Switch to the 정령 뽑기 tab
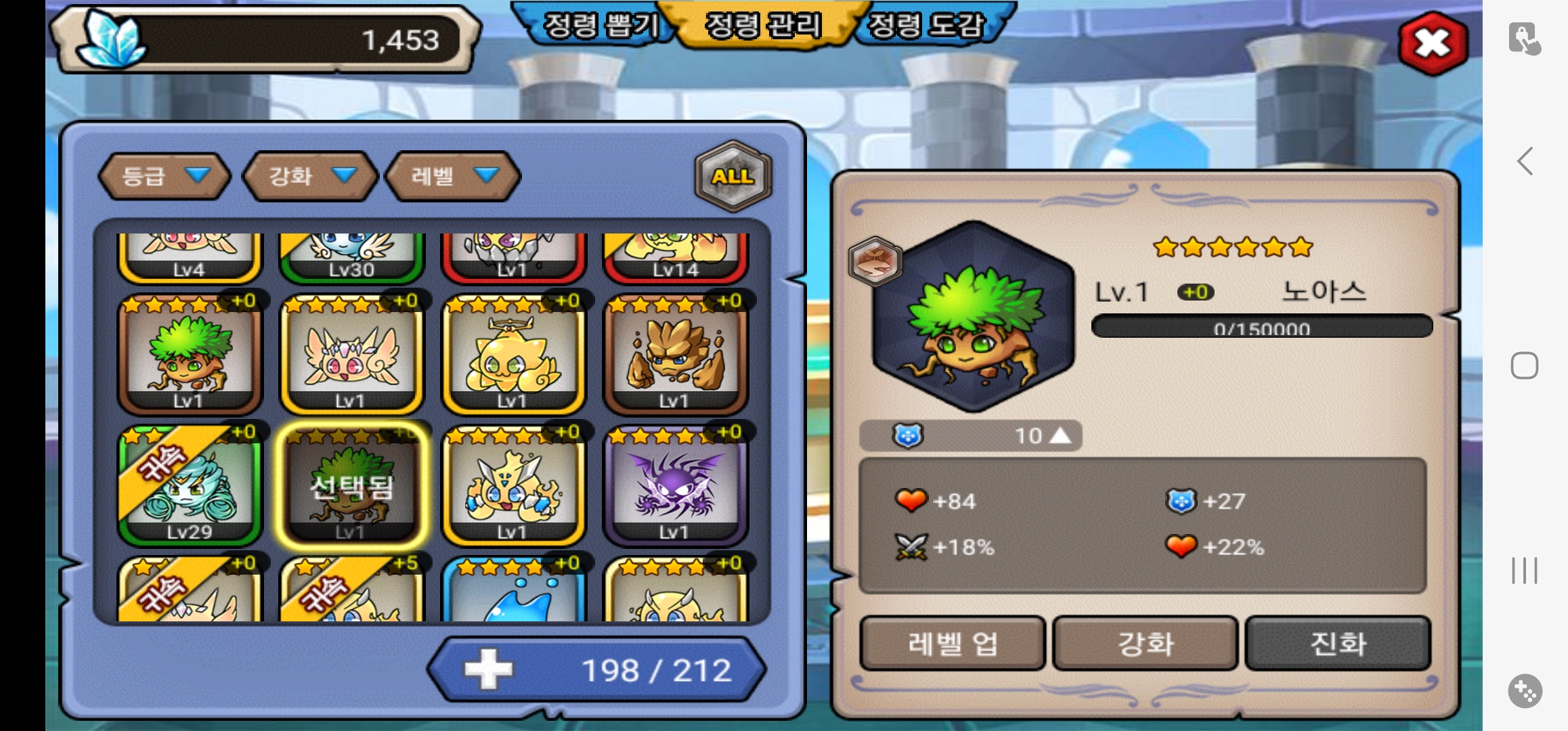The width and height of the screenshot is (1568, 731). 600,26
